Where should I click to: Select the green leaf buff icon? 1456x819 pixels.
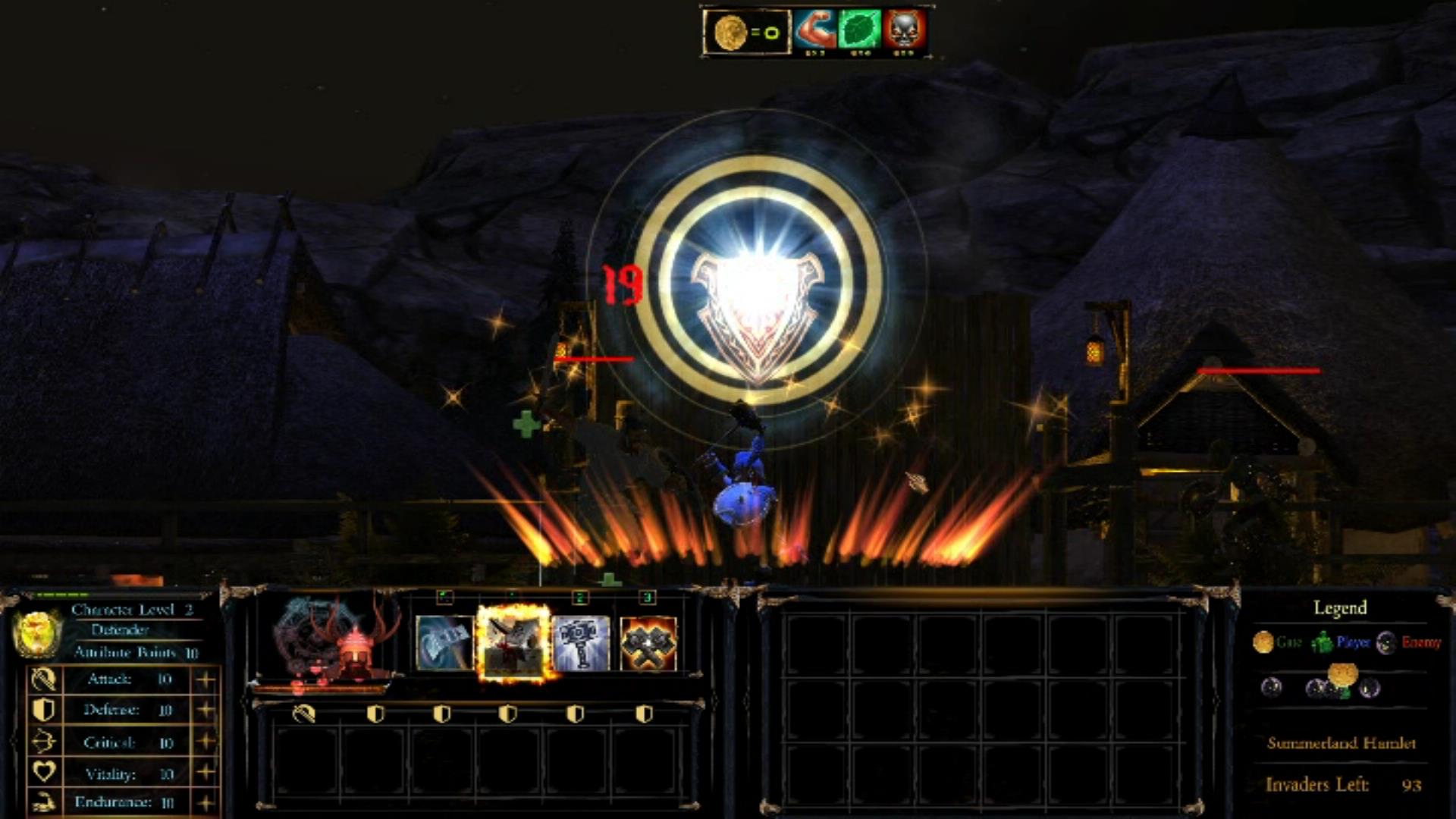860,30
